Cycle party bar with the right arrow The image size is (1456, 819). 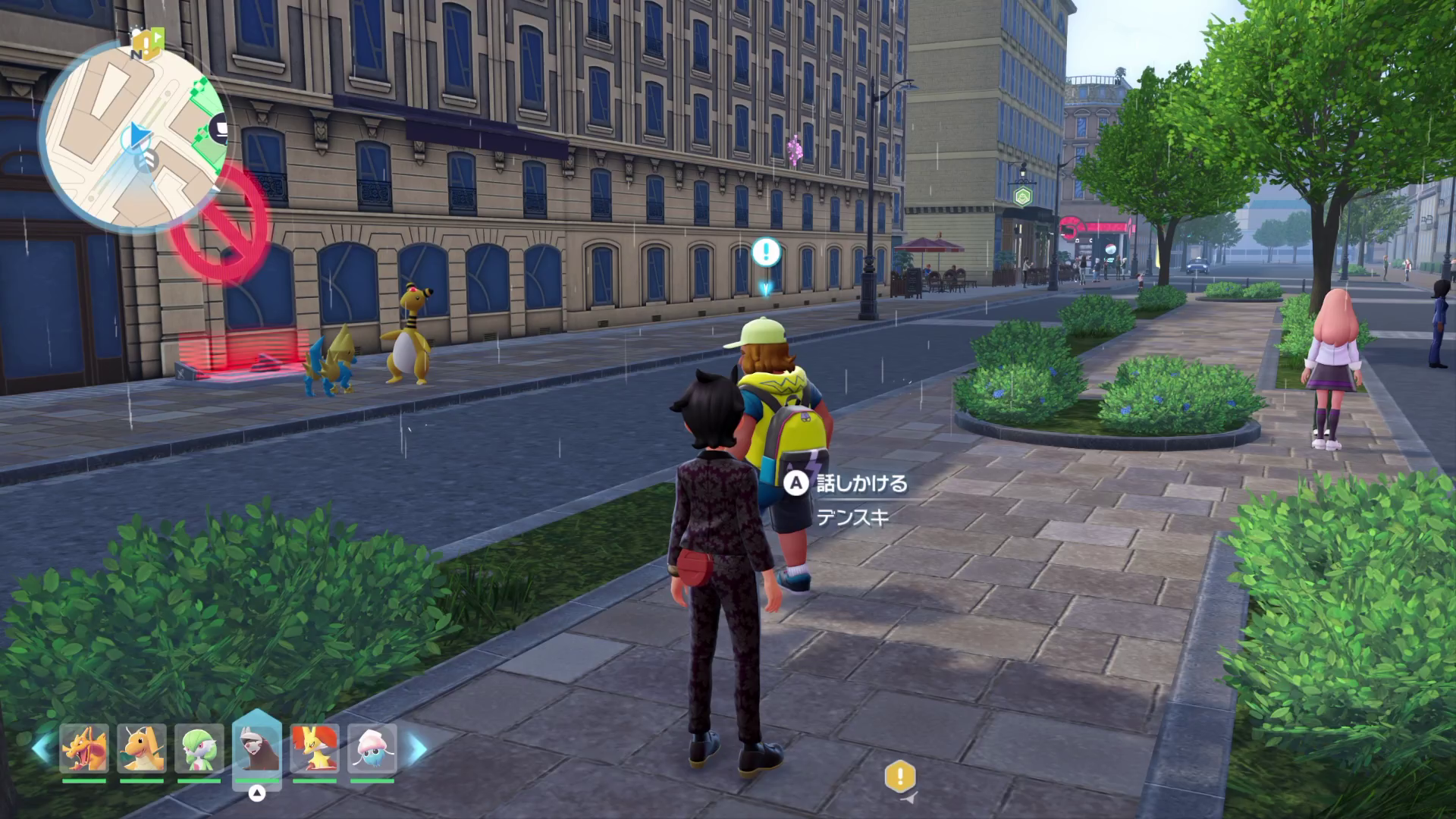pyautogui.click(x=417, y=749)
